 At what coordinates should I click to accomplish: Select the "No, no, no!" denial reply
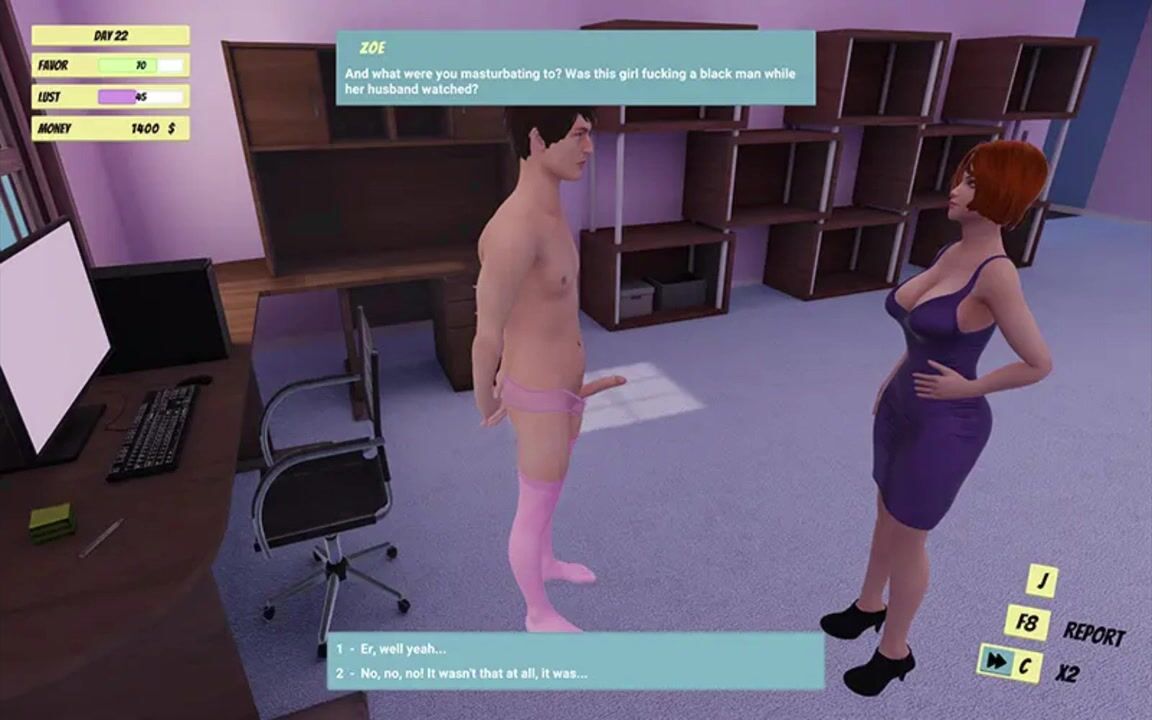click(473, 673)
